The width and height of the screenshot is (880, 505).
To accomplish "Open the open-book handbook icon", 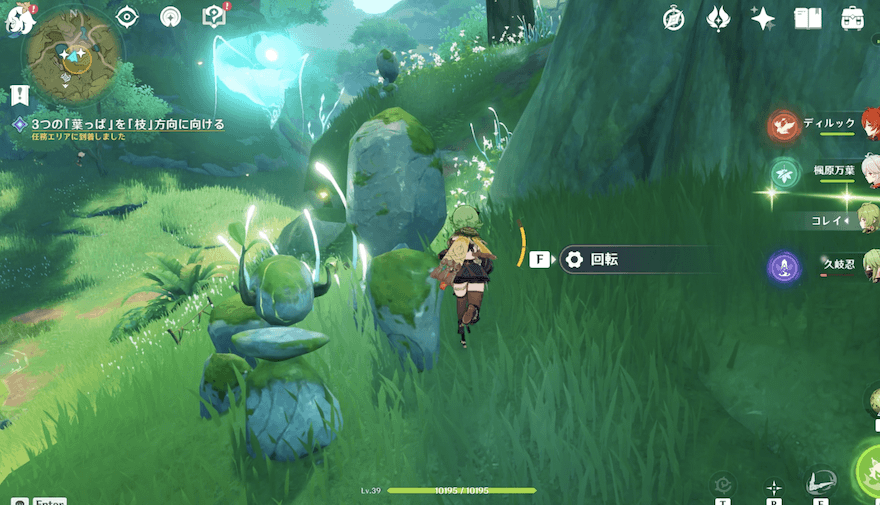I will click(x=807, y=18).
